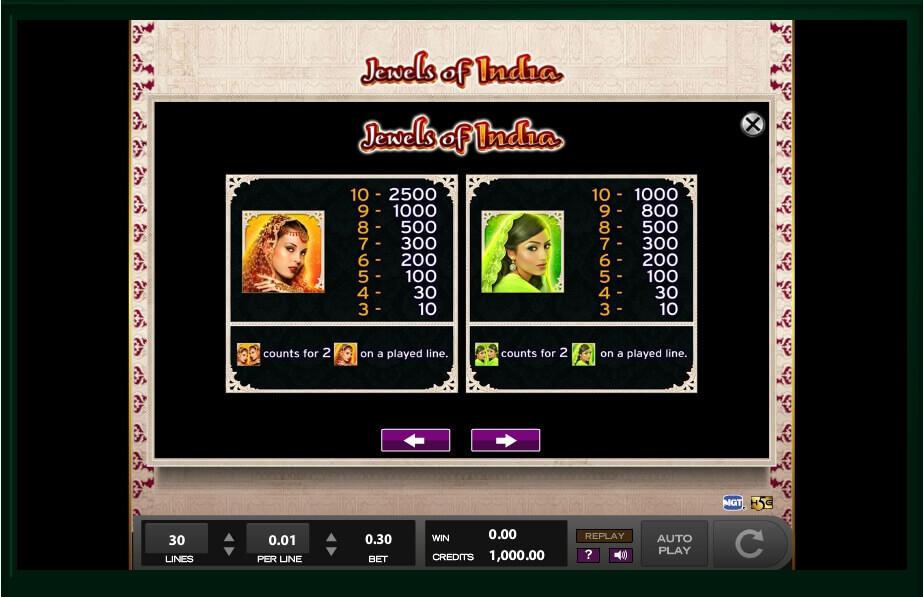This screenshot has height=597, width=924.
Task: Increase the number of lines
Action: coord(229,537)
